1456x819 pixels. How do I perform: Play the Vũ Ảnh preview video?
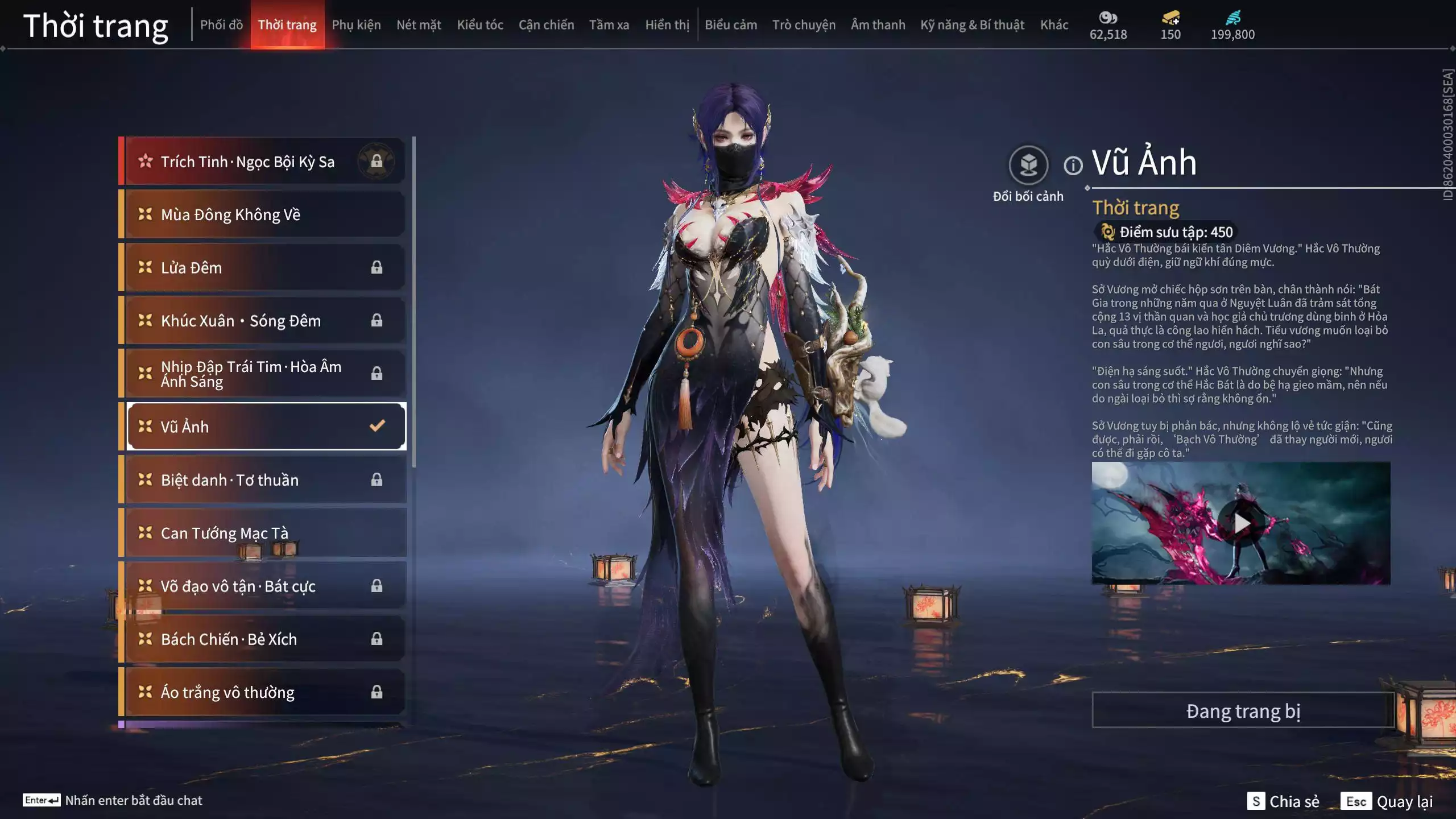pyautogui.click(x=1241, y=523)
